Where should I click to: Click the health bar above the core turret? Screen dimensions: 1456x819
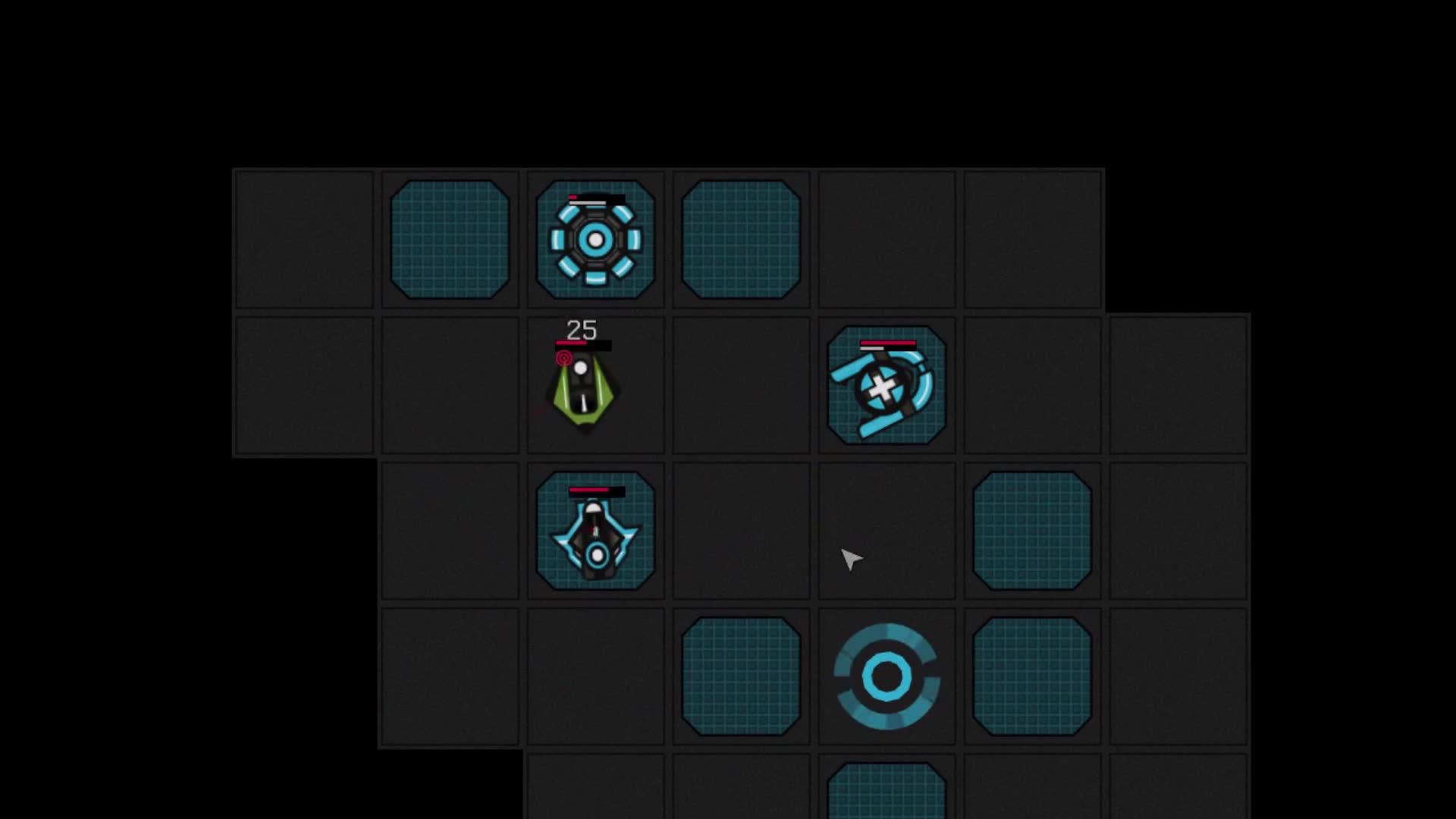click(595, 199)
